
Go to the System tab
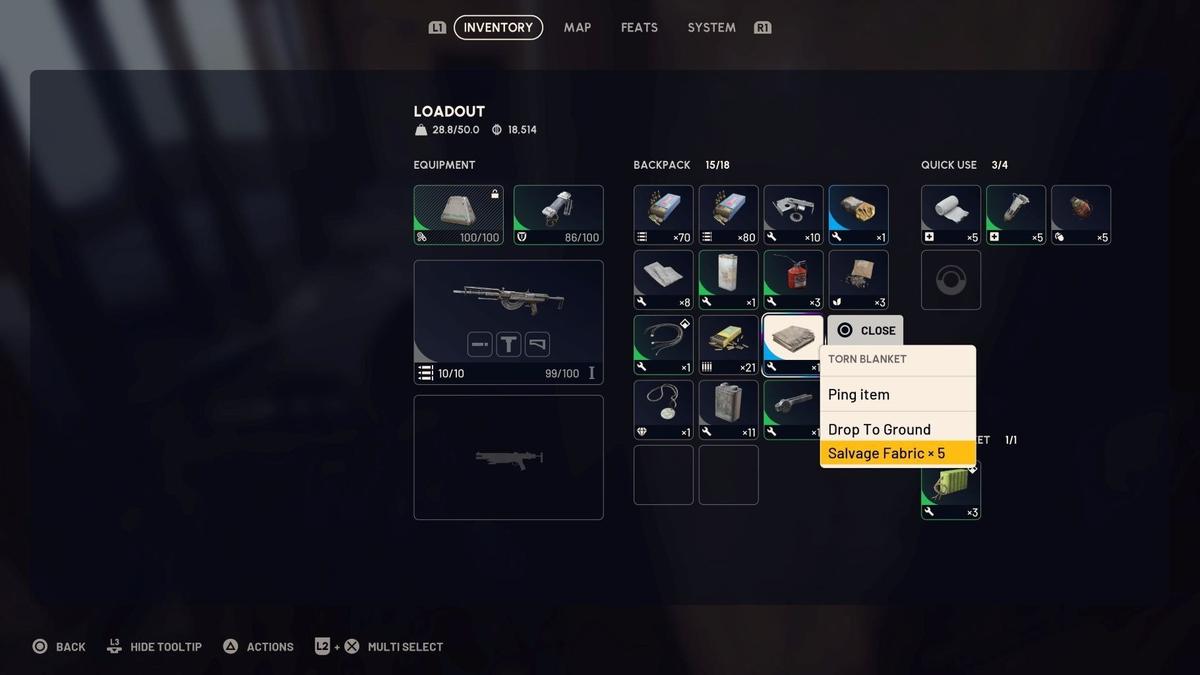pyautogui.click(x=711, y=27)
